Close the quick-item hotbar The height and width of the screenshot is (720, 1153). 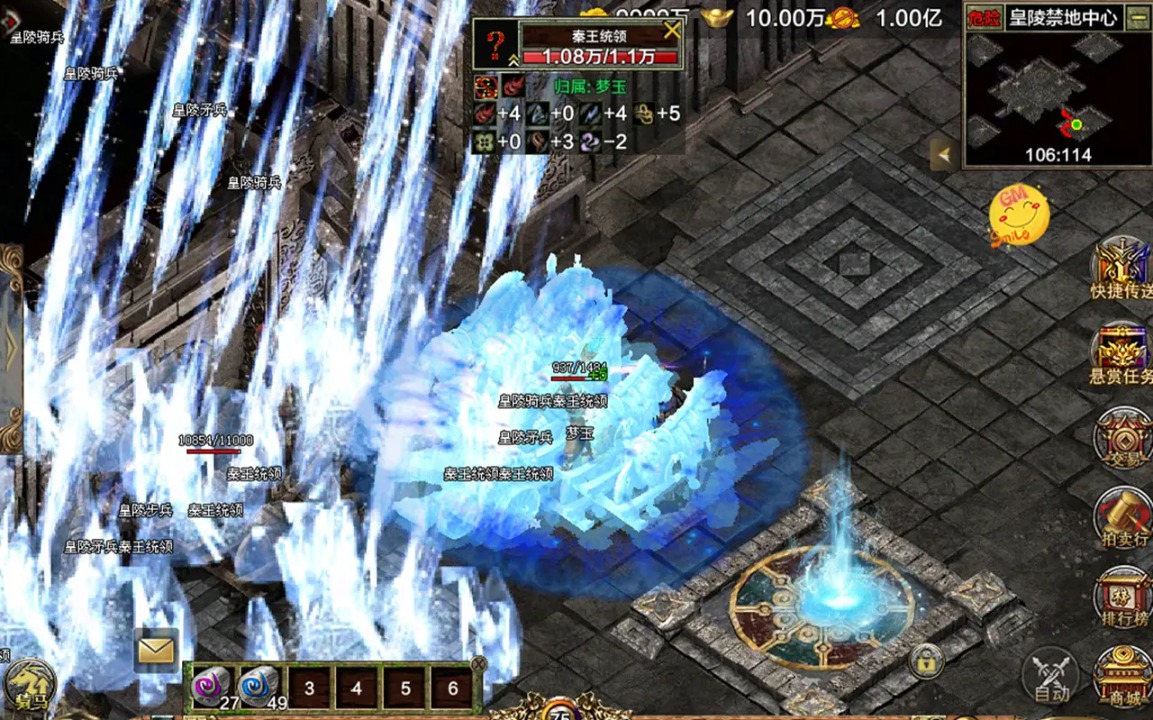(478, 662)
